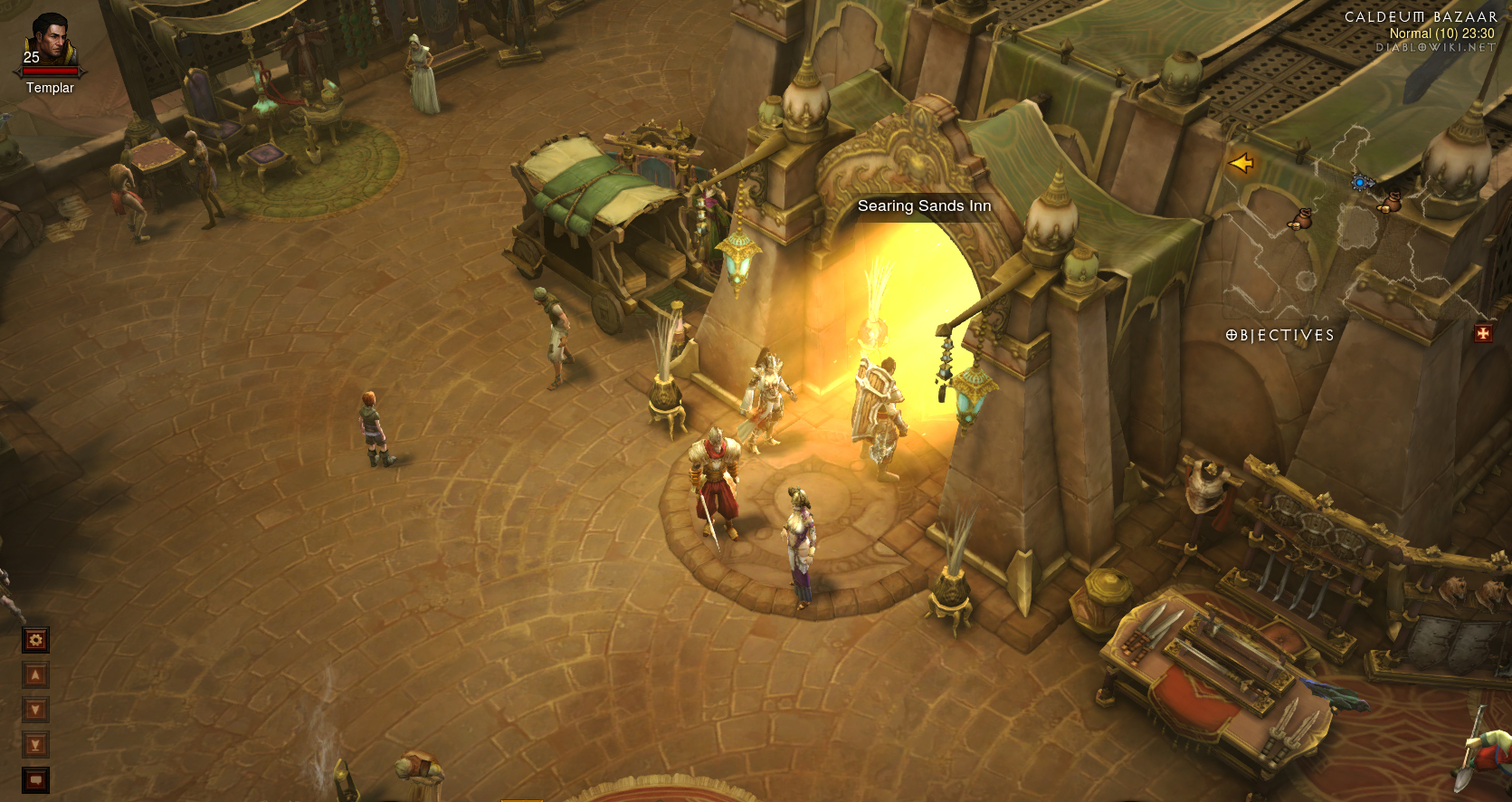Toggle the Objectives tracker red cross button
The width and height of the screenshot is (1512, 802).
point(1483,334)
